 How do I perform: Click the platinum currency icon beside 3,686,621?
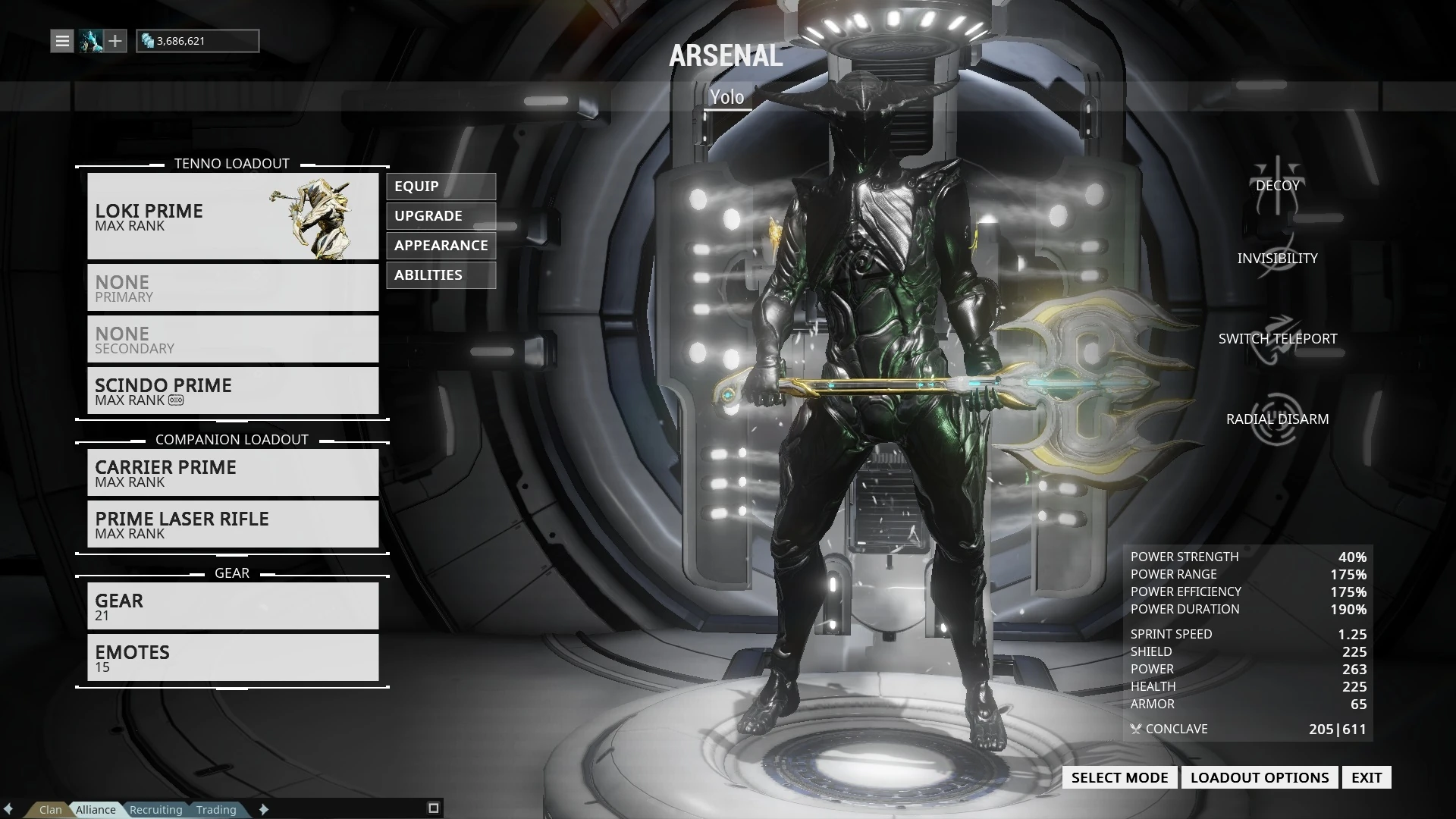point(149,42)
